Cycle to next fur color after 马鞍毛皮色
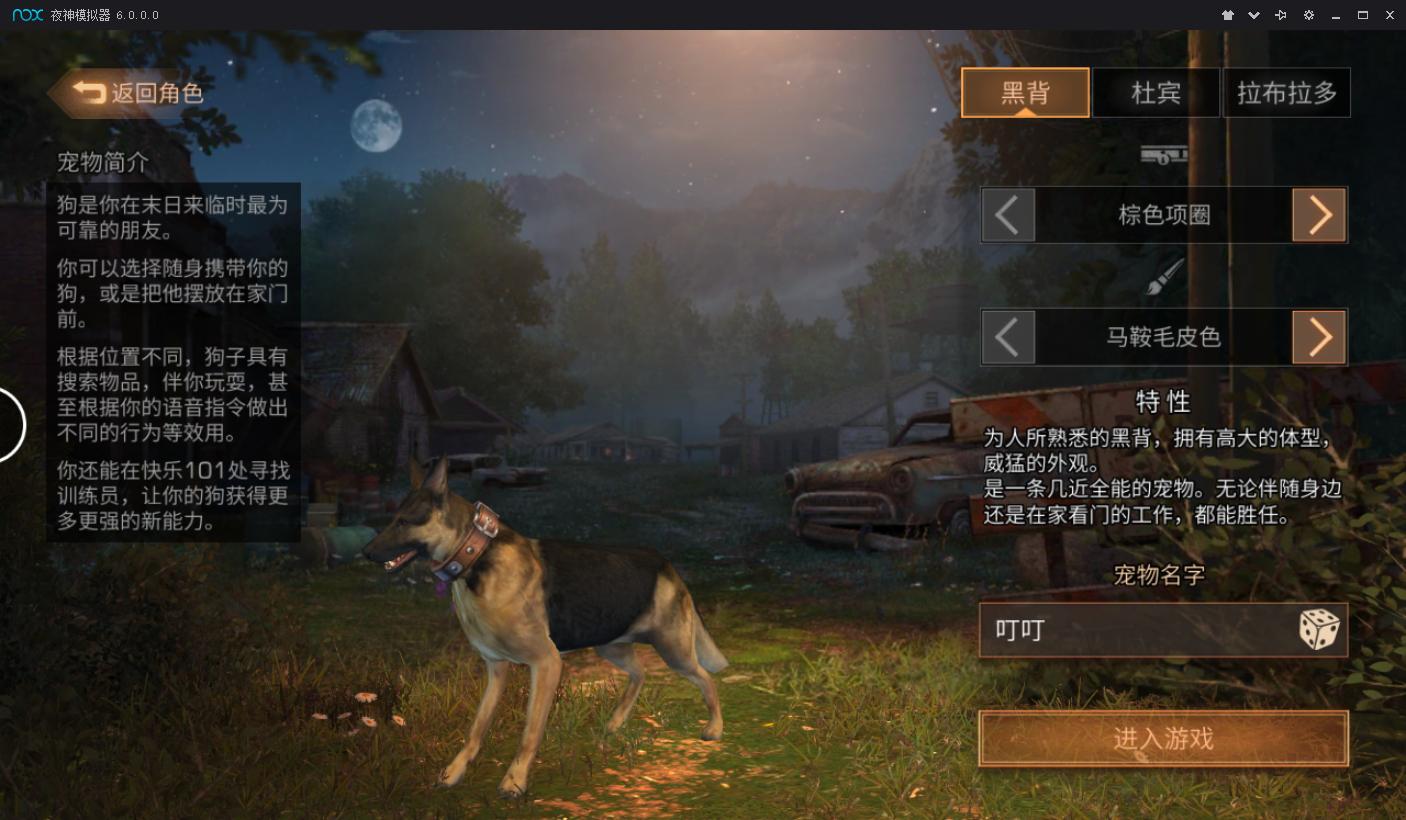Image resolution: width=1406 pixels, height=820 pixels. (1319, 337)
